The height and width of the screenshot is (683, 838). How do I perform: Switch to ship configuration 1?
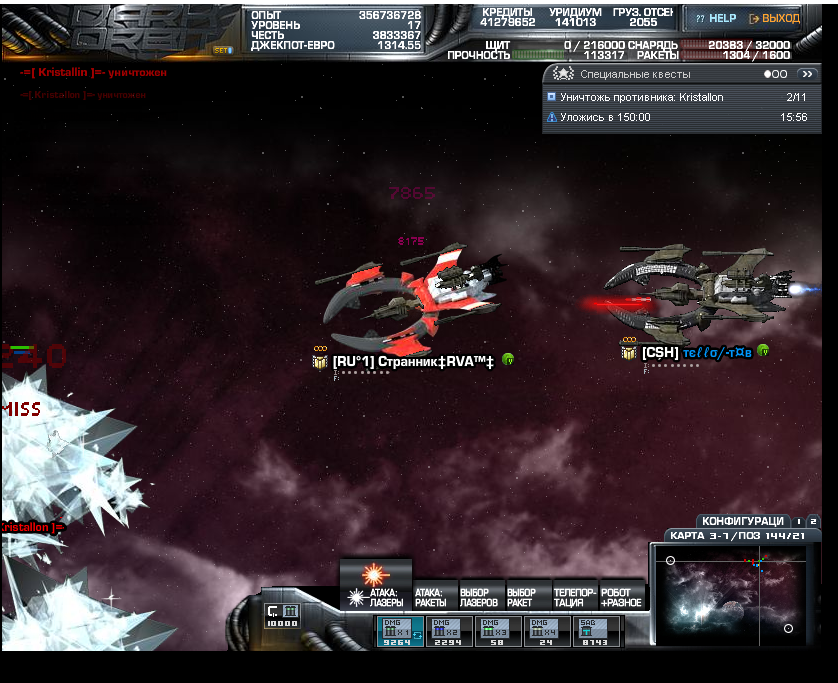pyautogui.click(x=799, y=521)
